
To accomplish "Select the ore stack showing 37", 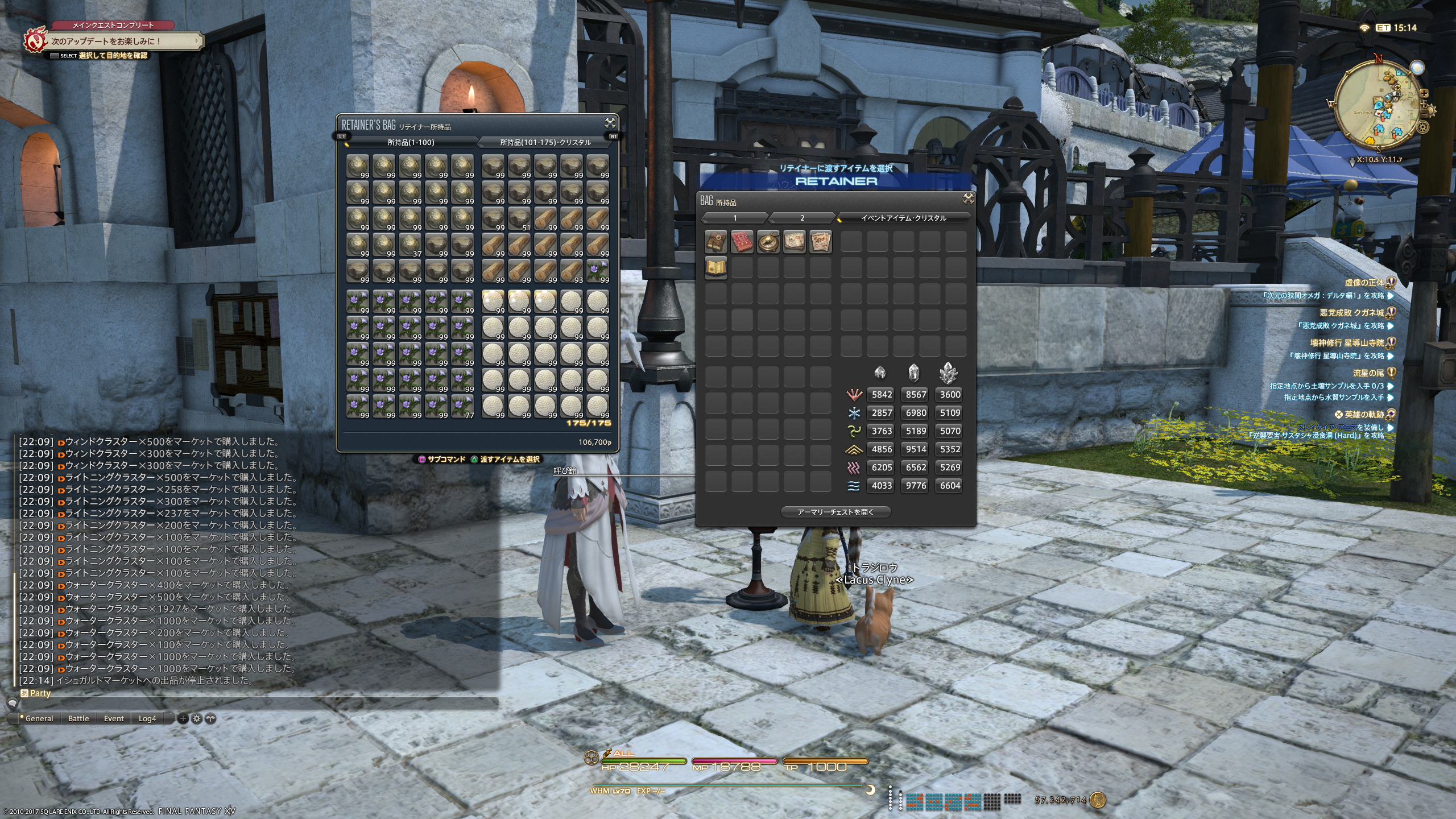I will click(410, 245).
